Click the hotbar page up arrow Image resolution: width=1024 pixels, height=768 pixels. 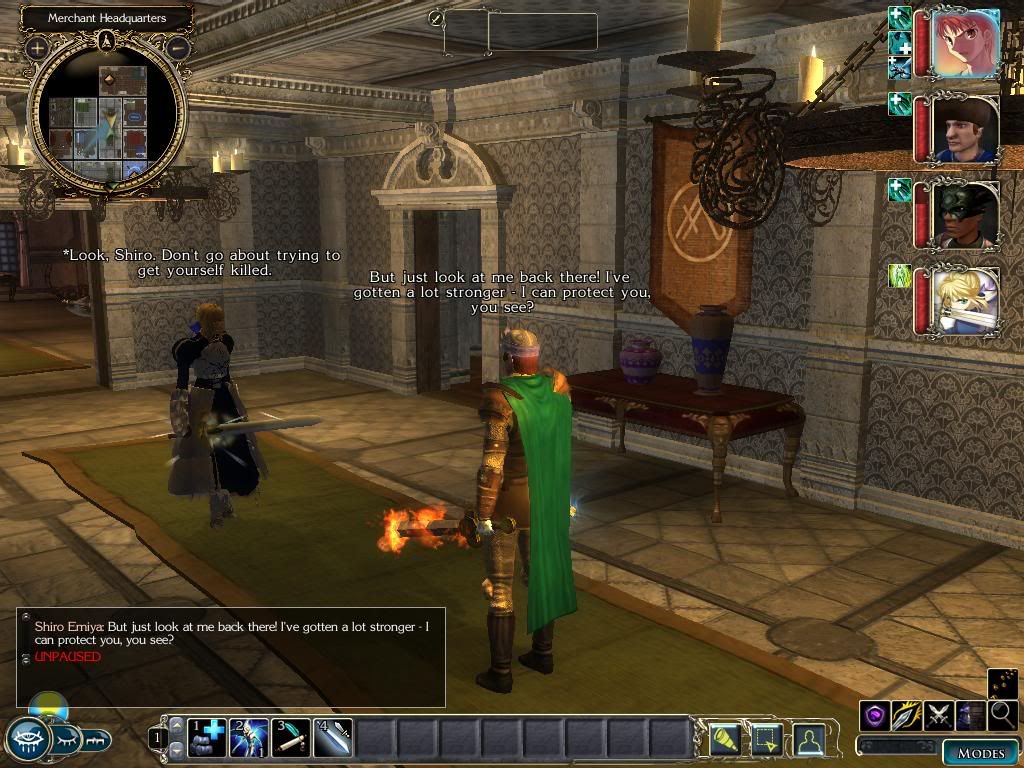[176, 727]
